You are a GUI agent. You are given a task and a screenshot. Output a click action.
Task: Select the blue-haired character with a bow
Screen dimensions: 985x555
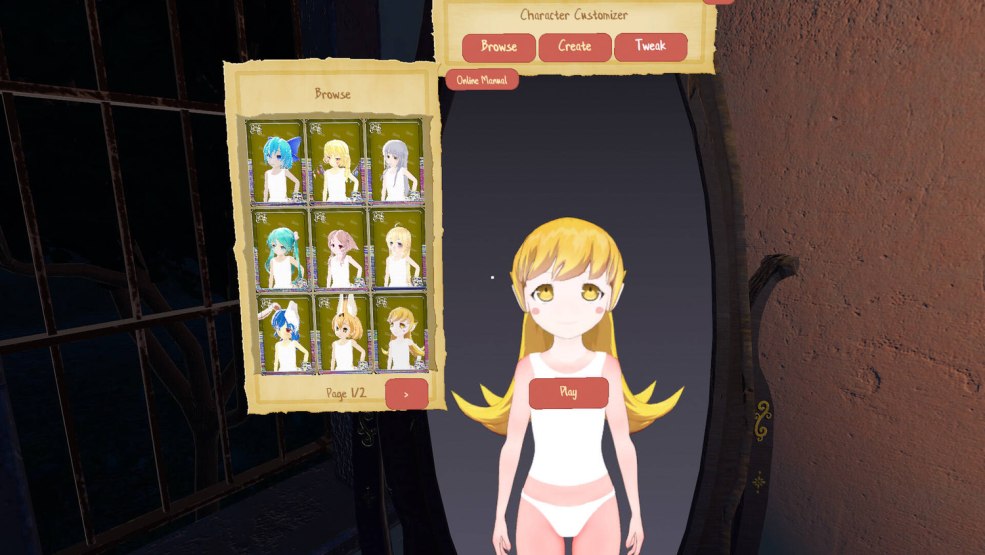(276, 162)
